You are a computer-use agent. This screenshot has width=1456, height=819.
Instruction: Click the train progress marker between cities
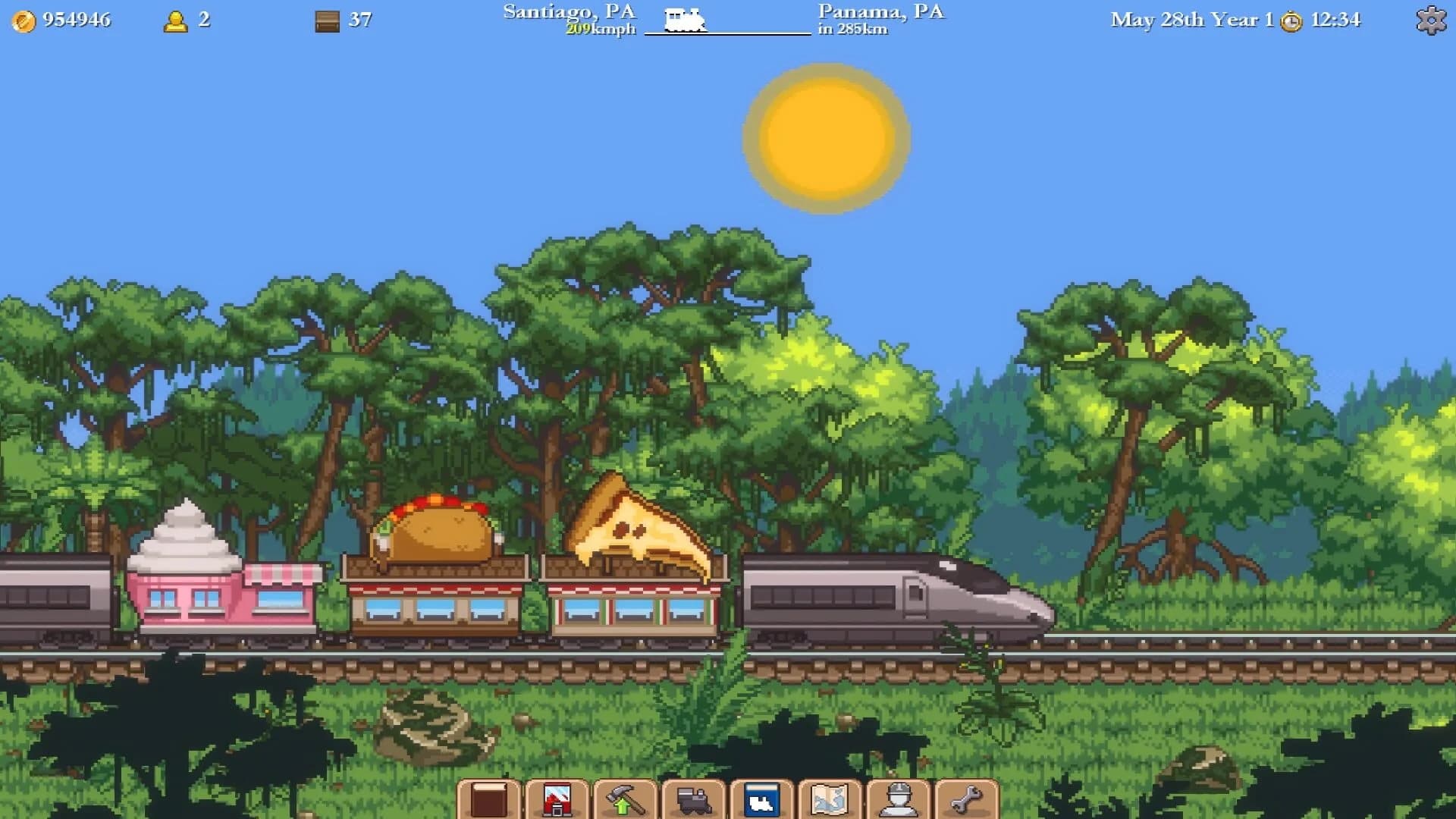pos(686,21)
